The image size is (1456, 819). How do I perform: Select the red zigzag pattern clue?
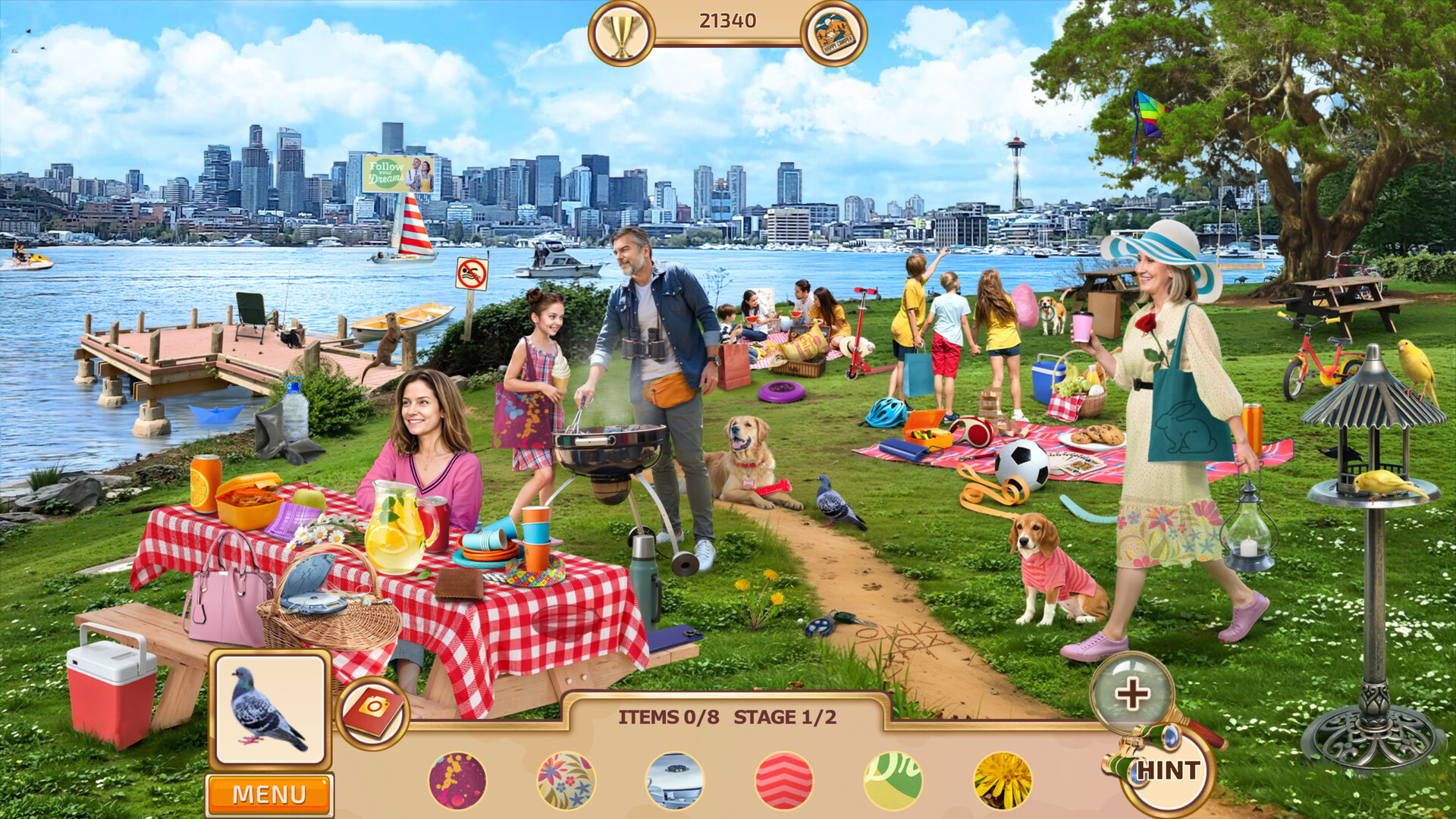[784, 780]
